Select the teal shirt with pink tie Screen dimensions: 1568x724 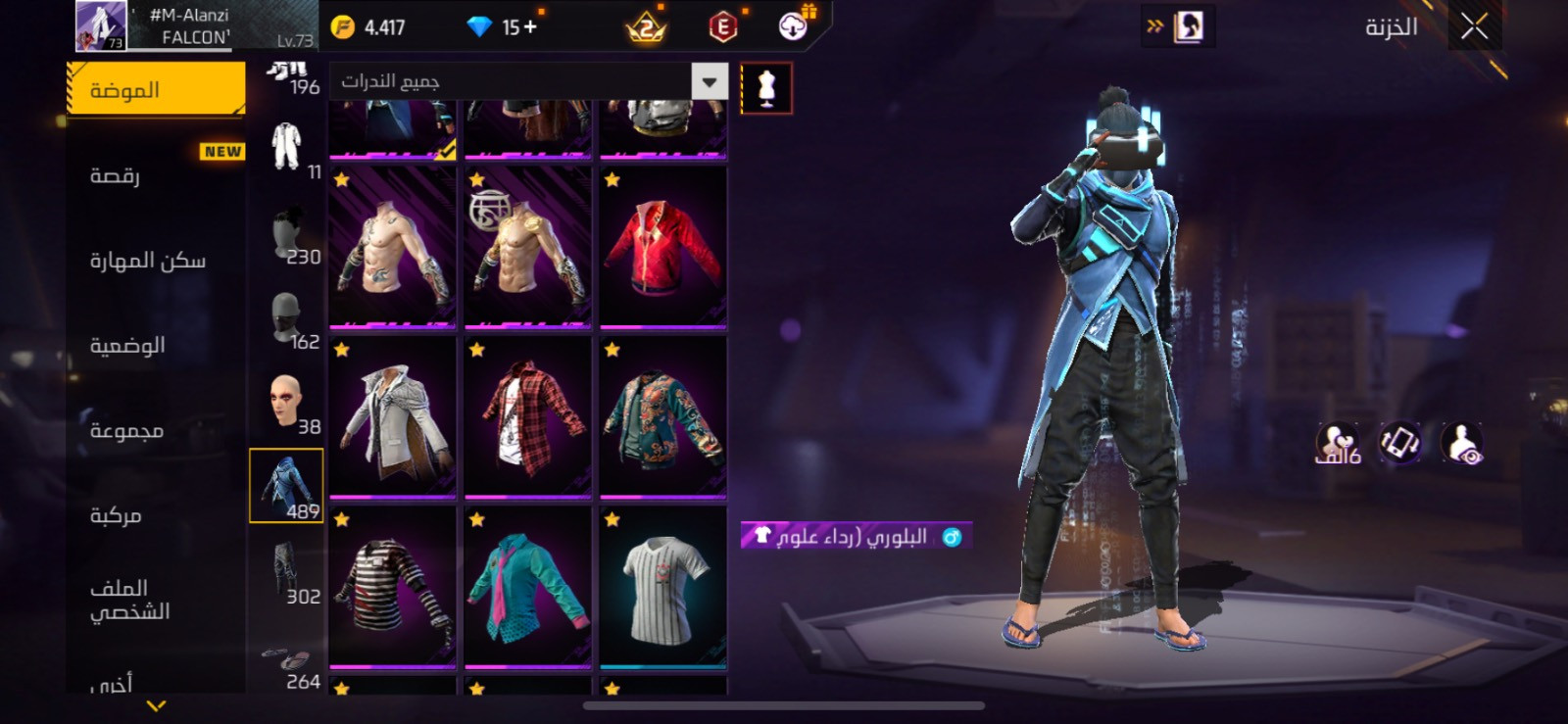pyautogui.click(x=528, y=587)
